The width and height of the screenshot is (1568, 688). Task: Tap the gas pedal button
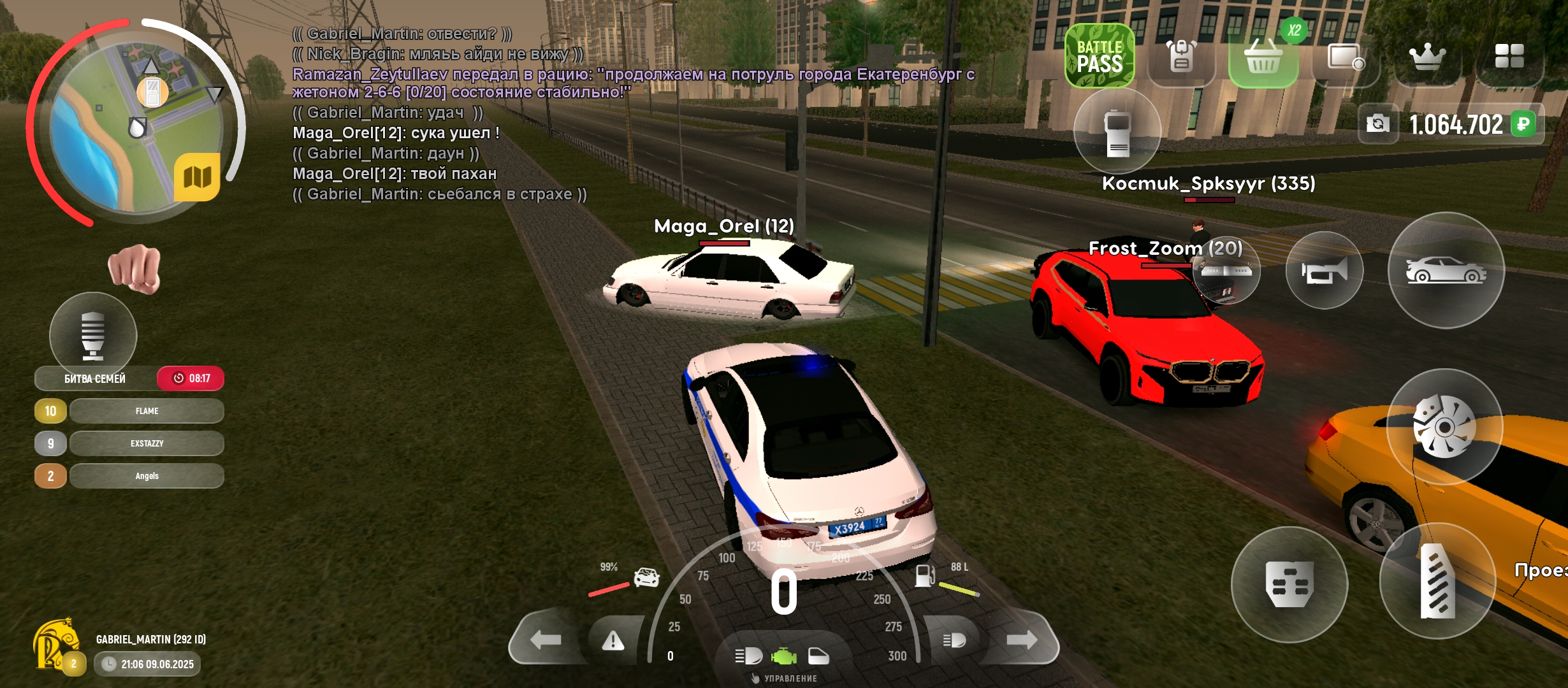coord(1437,581)
